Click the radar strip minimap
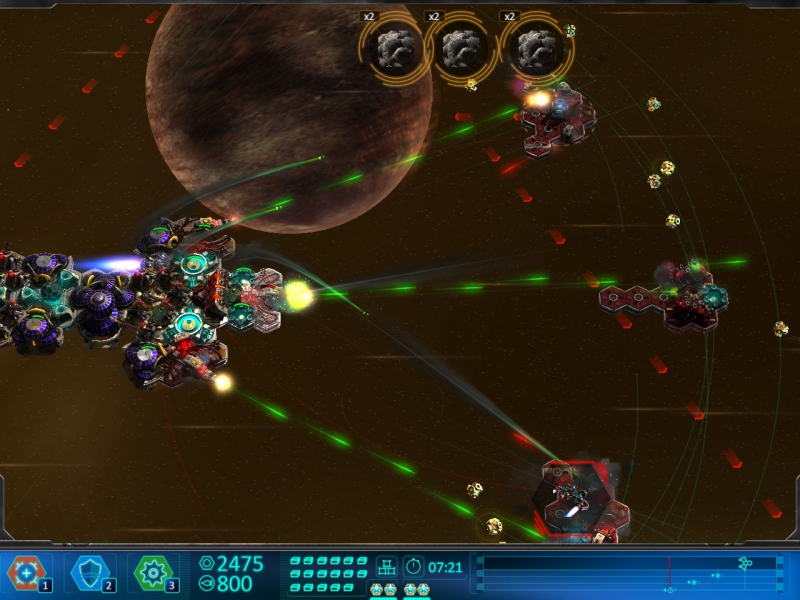Screen dimensions: 800x600 click(x=628, y=574)
